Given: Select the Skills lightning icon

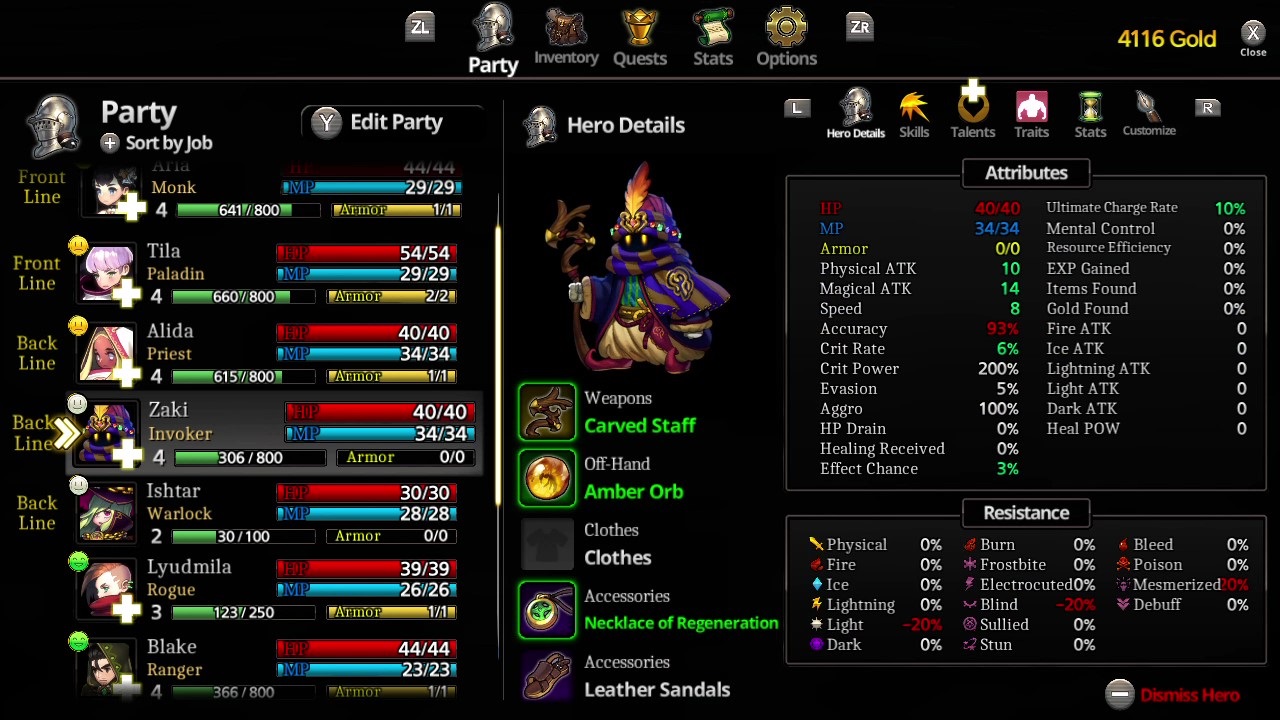Looking at the screenshot, I should pyautogui.click(x=913, y=108).
